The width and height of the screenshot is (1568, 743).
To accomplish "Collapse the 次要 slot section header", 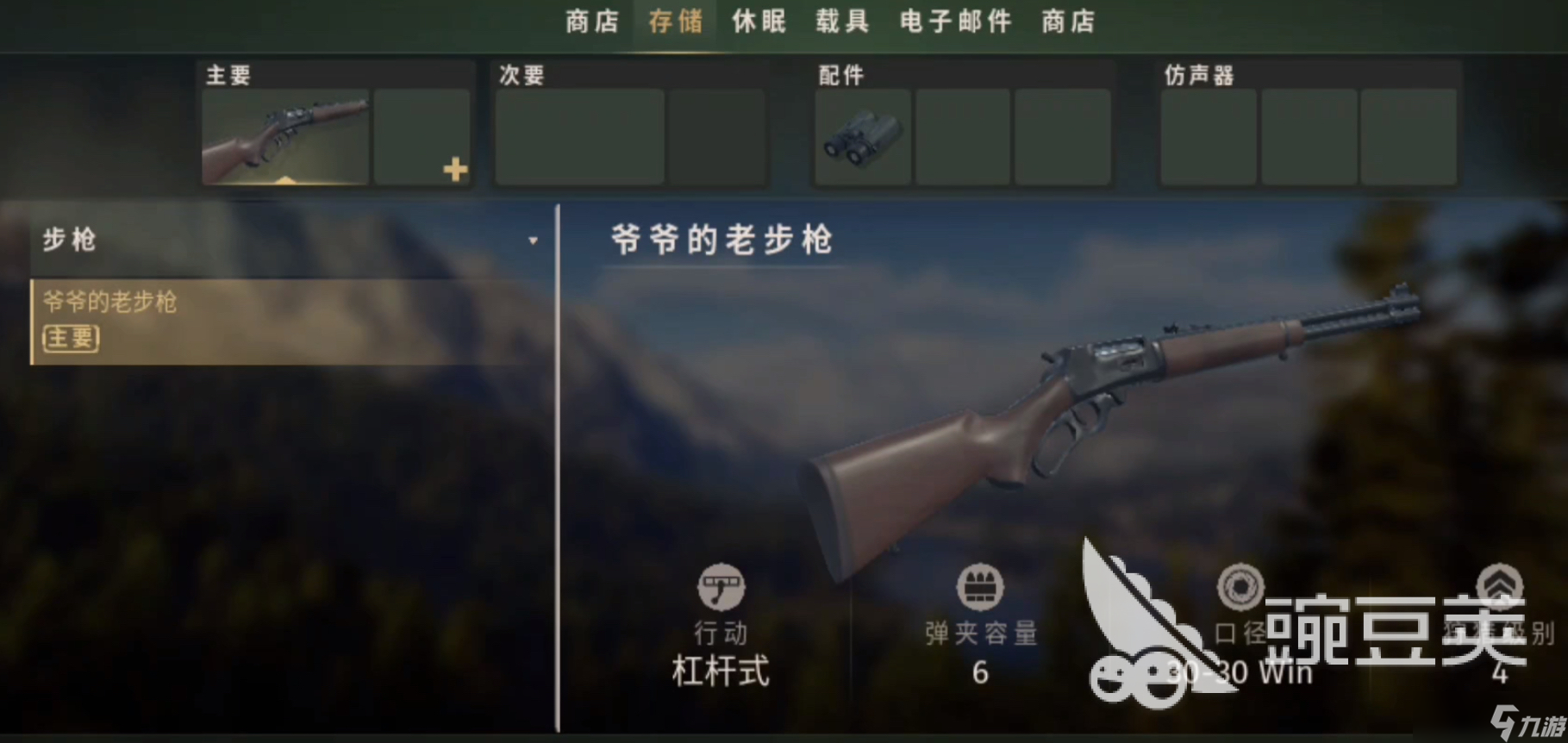I will (519, 75).
